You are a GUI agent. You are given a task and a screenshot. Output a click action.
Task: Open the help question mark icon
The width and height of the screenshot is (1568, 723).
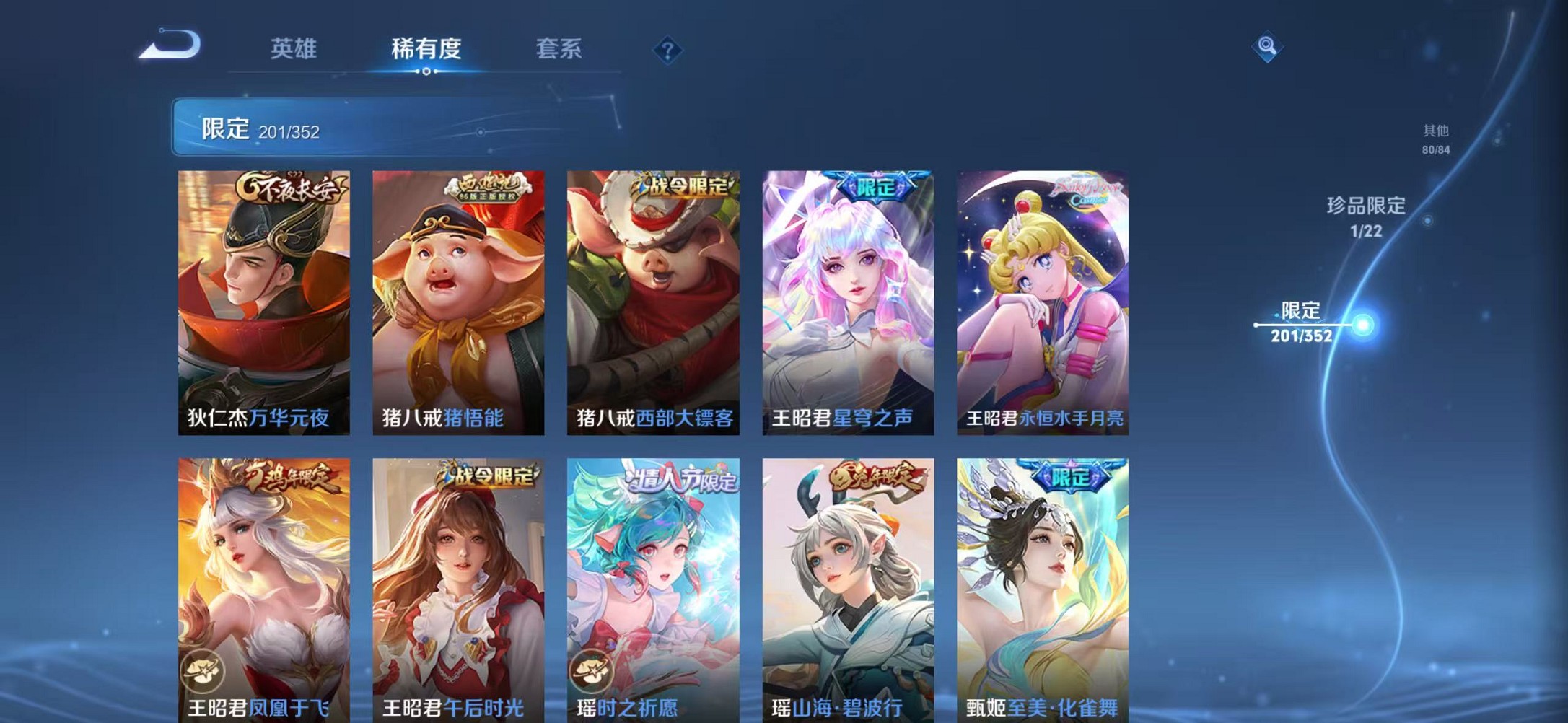(670, 50)
